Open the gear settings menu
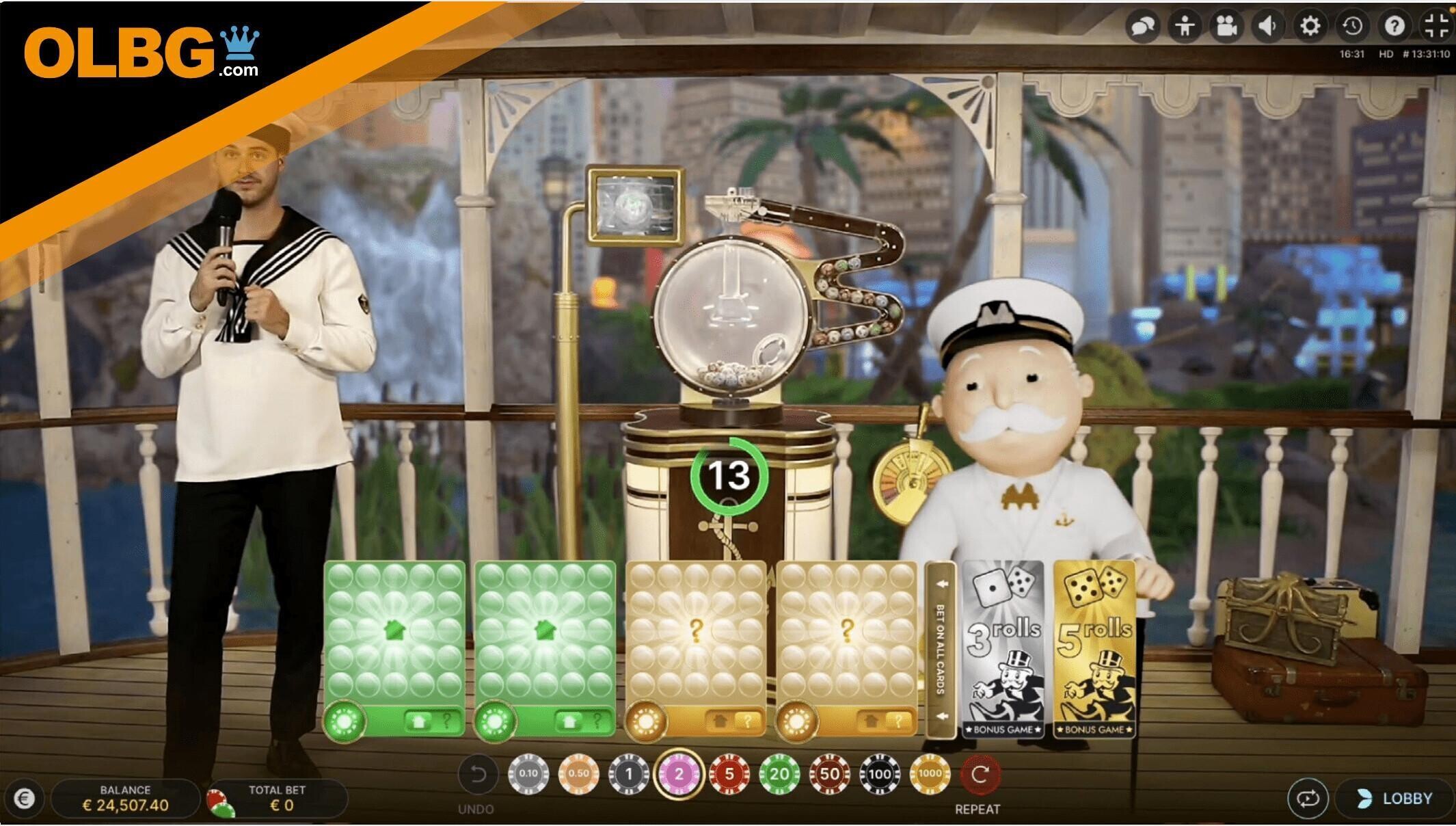1456x826 pixels. point(1310,27)
